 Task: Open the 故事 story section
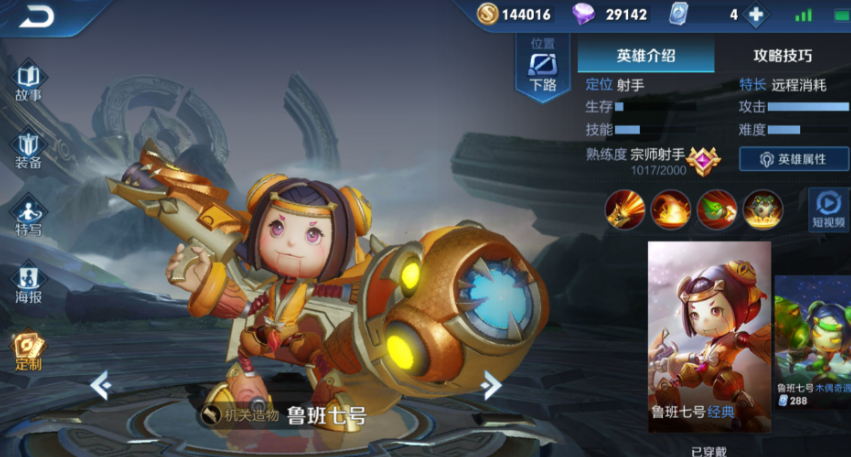click(28, 82)
